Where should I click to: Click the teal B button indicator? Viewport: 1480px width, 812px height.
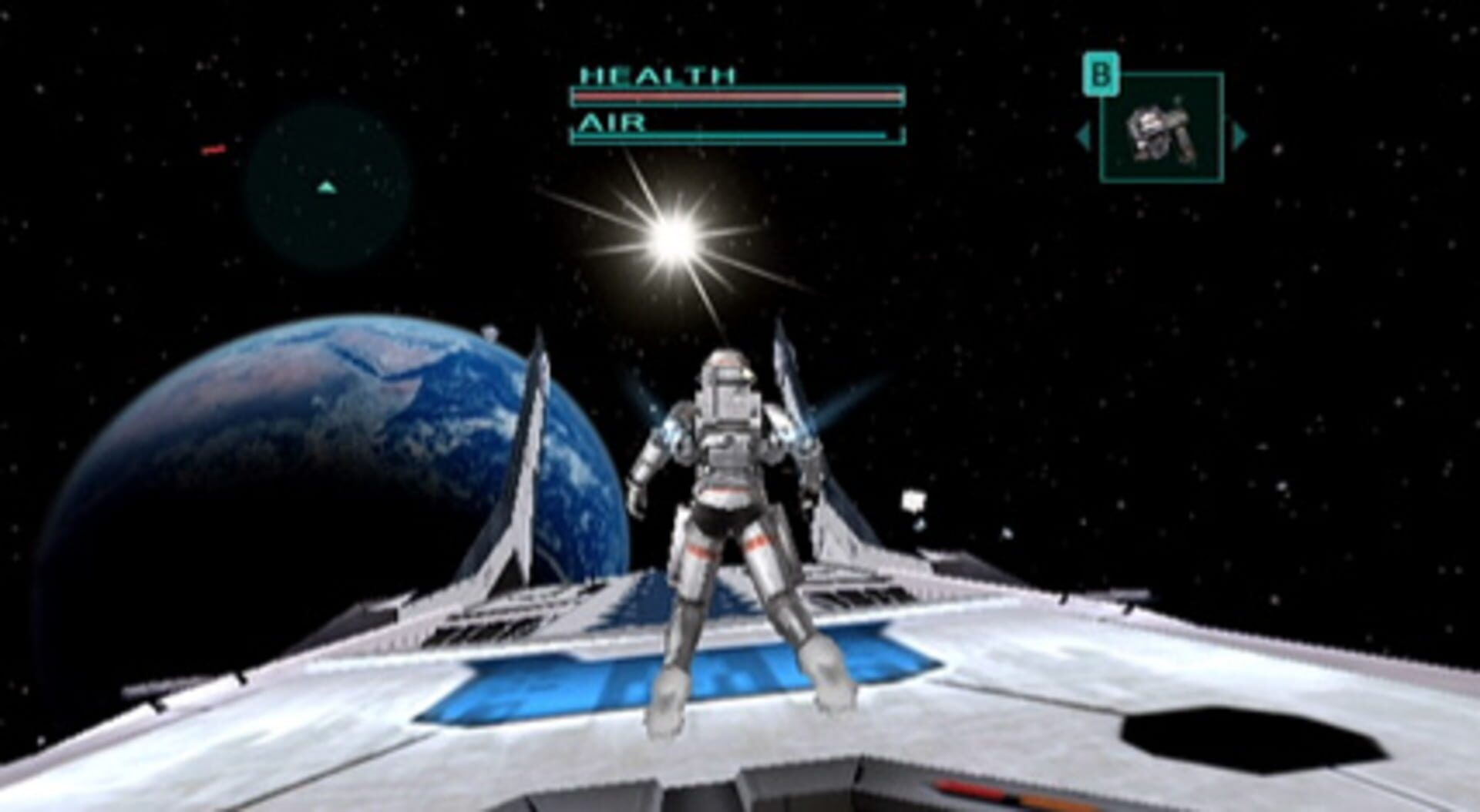[x=1102, y=73]
